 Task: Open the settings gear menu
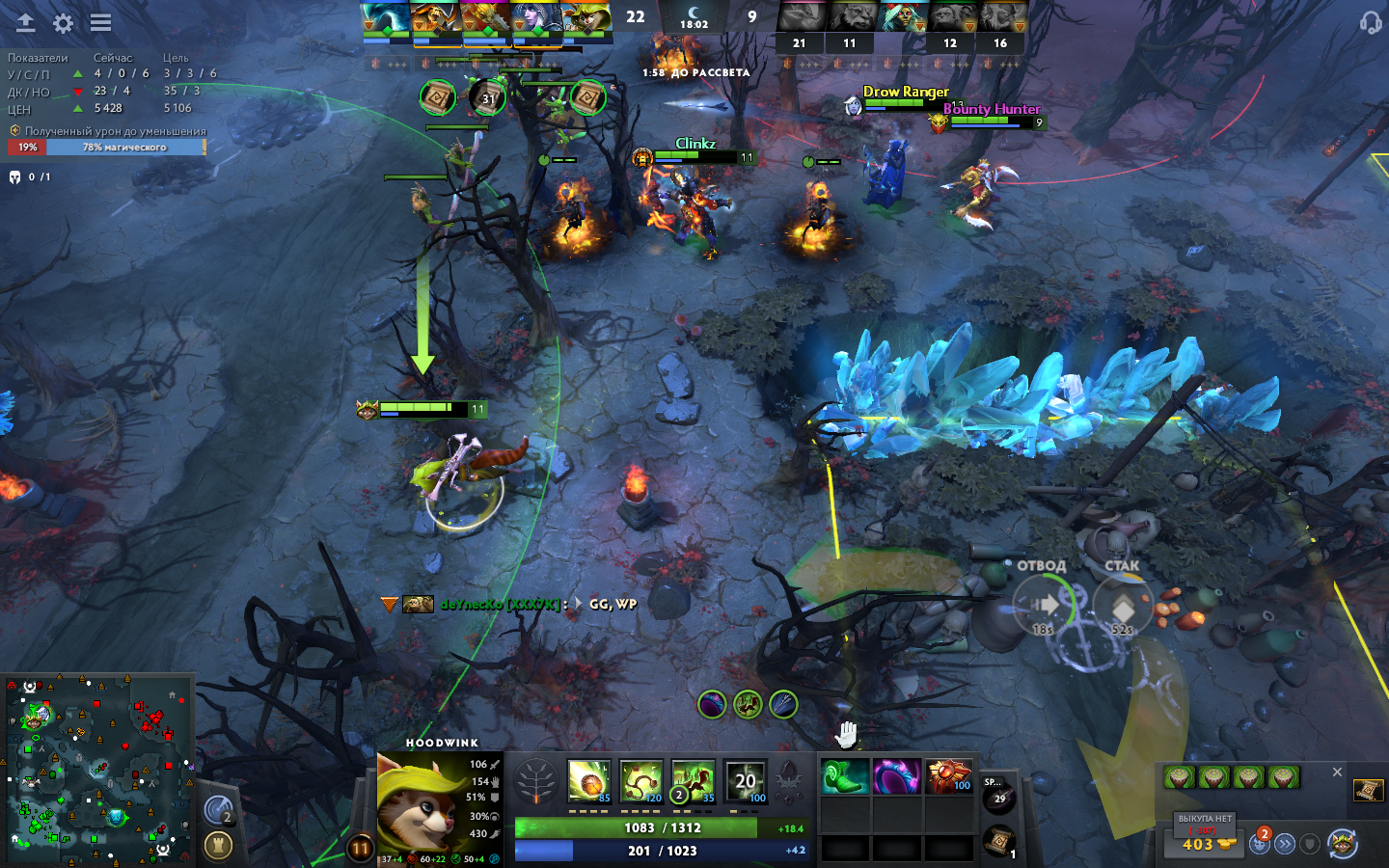point(64,23)
